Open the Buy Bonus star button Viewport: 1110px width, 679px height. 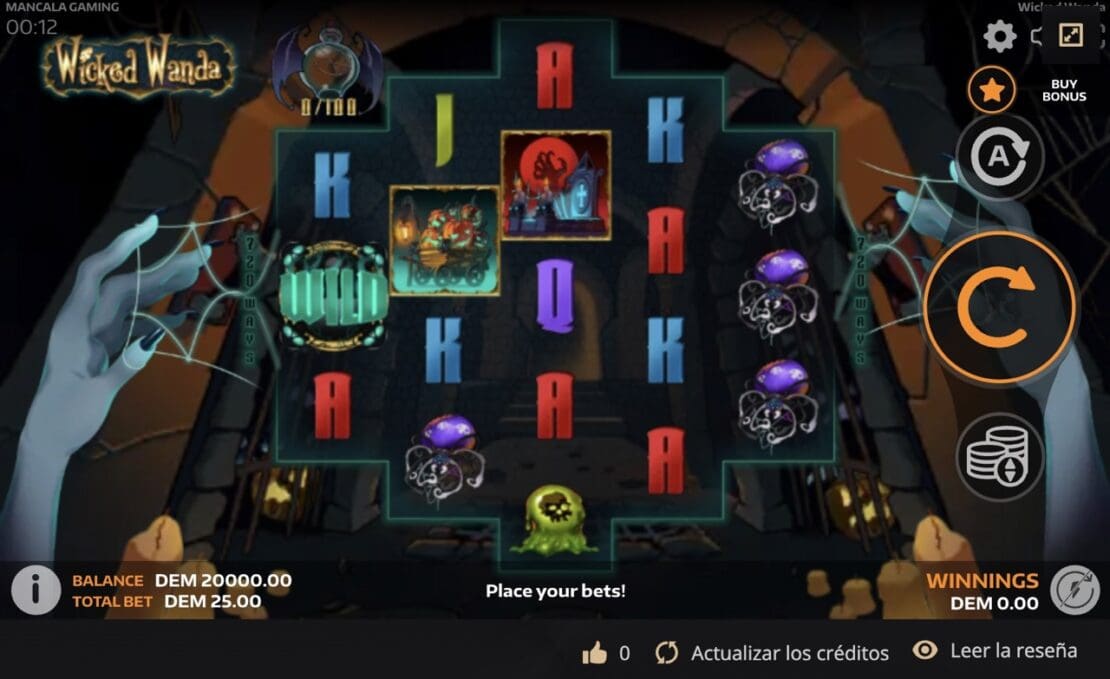[991, 91]
